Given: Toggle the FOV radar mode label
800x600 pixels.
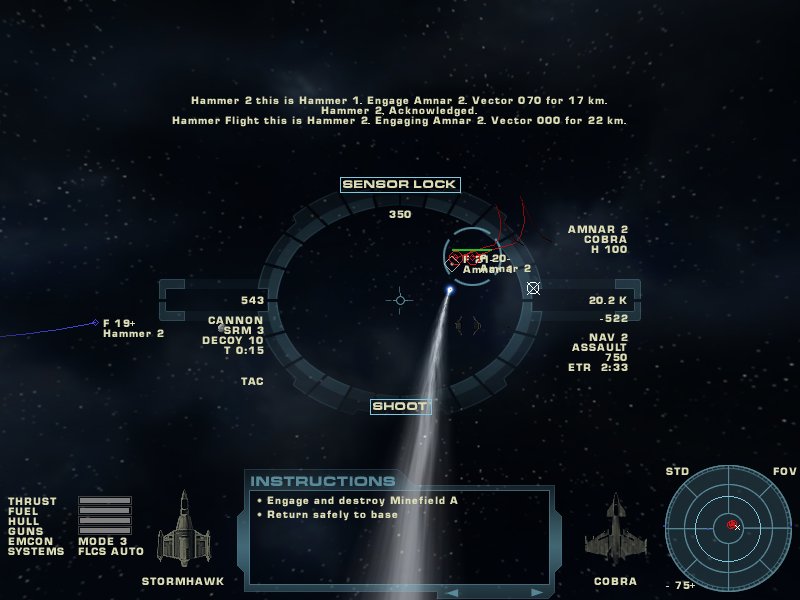Looking at the screenshot, I should point(785,471).
